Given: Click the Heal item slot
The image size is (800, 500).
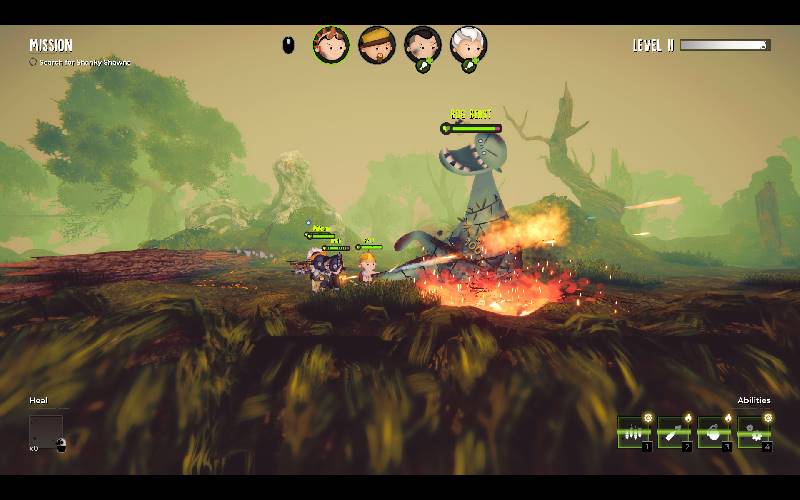Looking at the screenshot, I should click(46, 432).
